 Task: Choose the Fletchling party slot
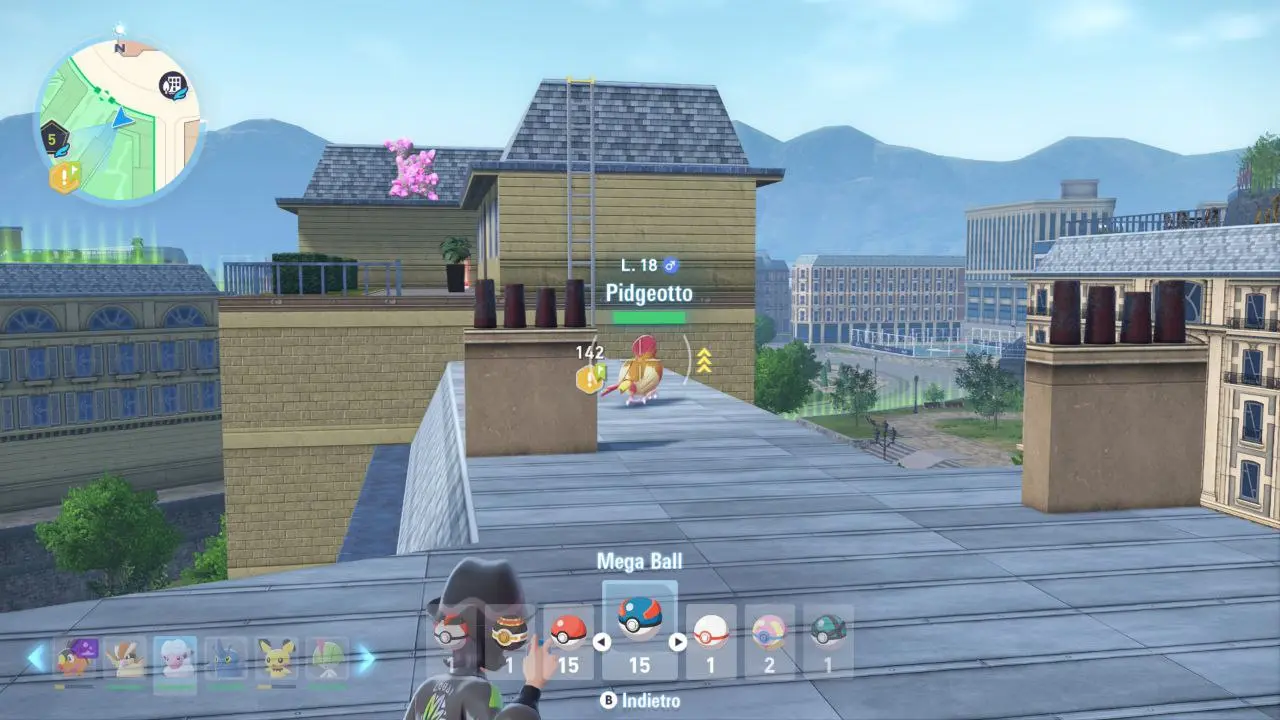tap(74, 658)
